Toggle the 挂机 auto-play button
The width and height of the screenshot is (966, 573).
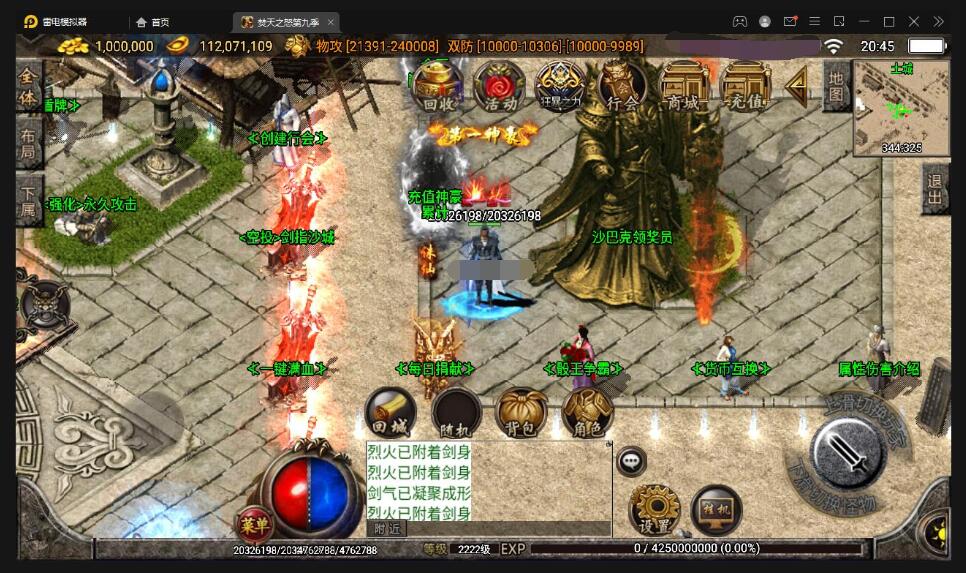tap(716, 509)
